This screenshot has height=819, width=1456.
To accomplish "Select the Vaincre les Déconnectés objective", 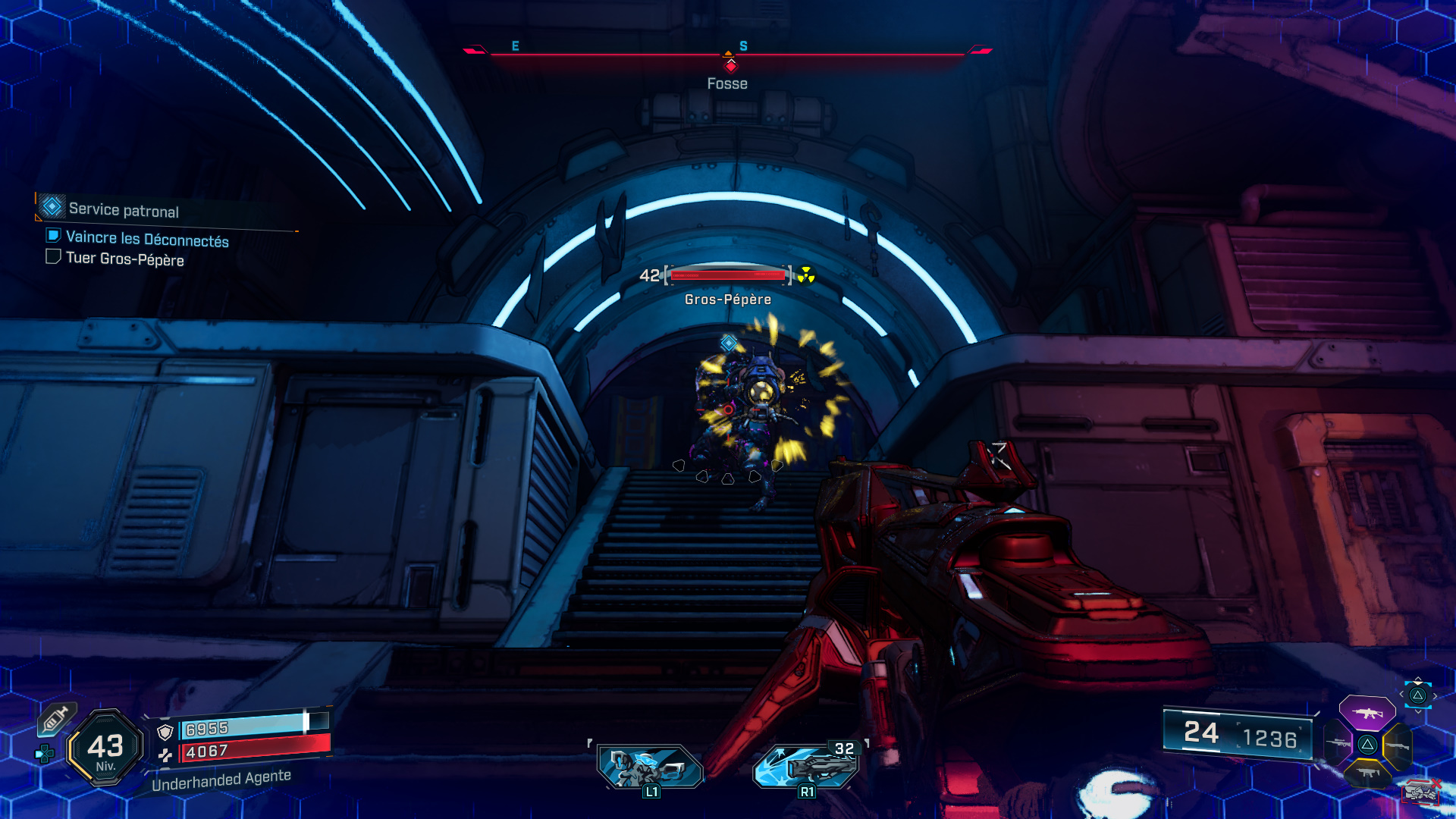I will pos(146,239).
